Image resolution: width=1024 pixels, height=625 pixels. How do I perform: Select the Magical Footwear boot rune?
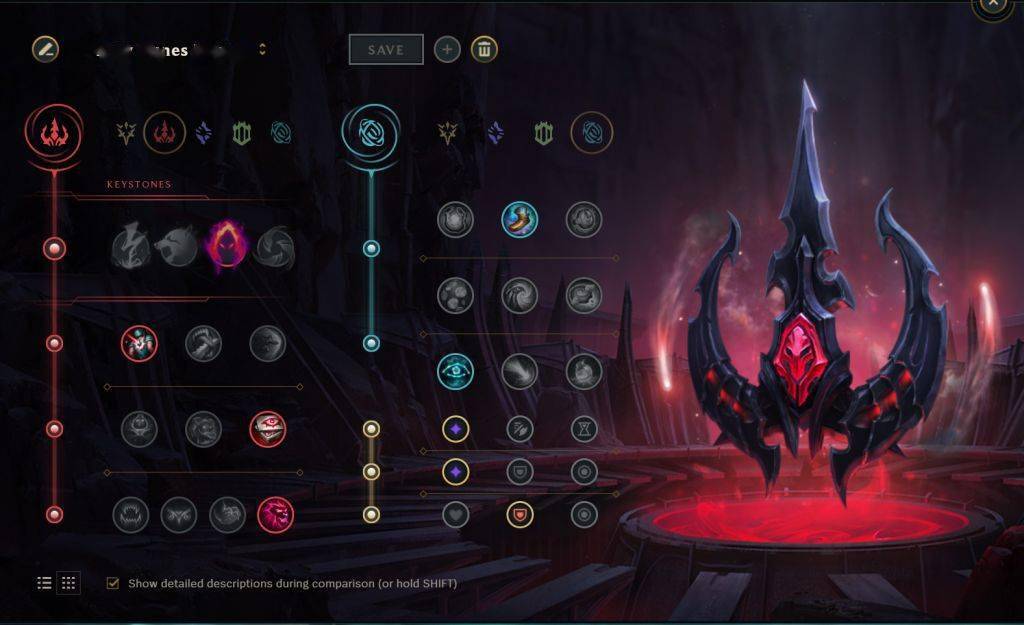519,220
